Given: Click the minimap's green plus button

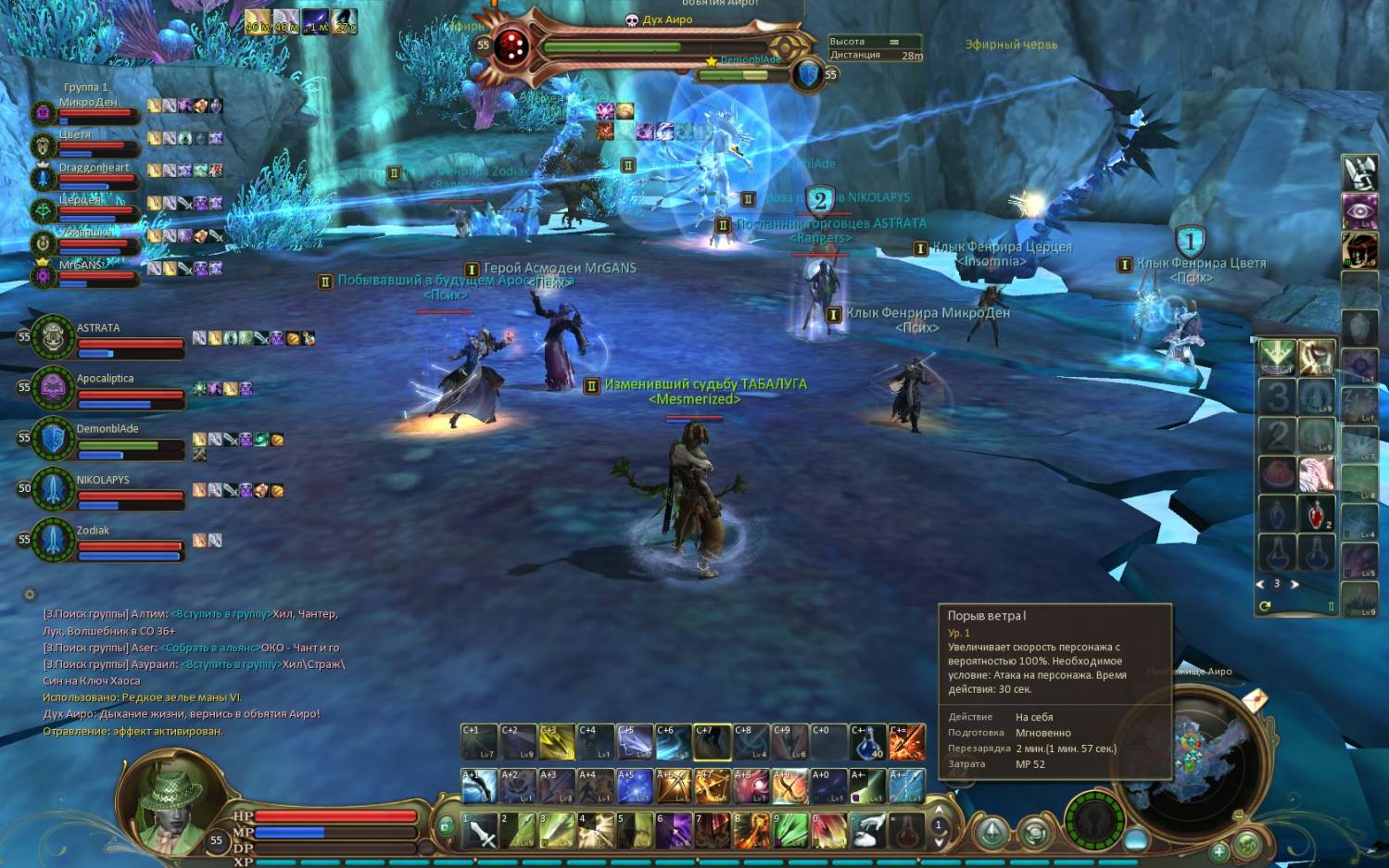Looking at the screenshot, I should coord(1219,849).
